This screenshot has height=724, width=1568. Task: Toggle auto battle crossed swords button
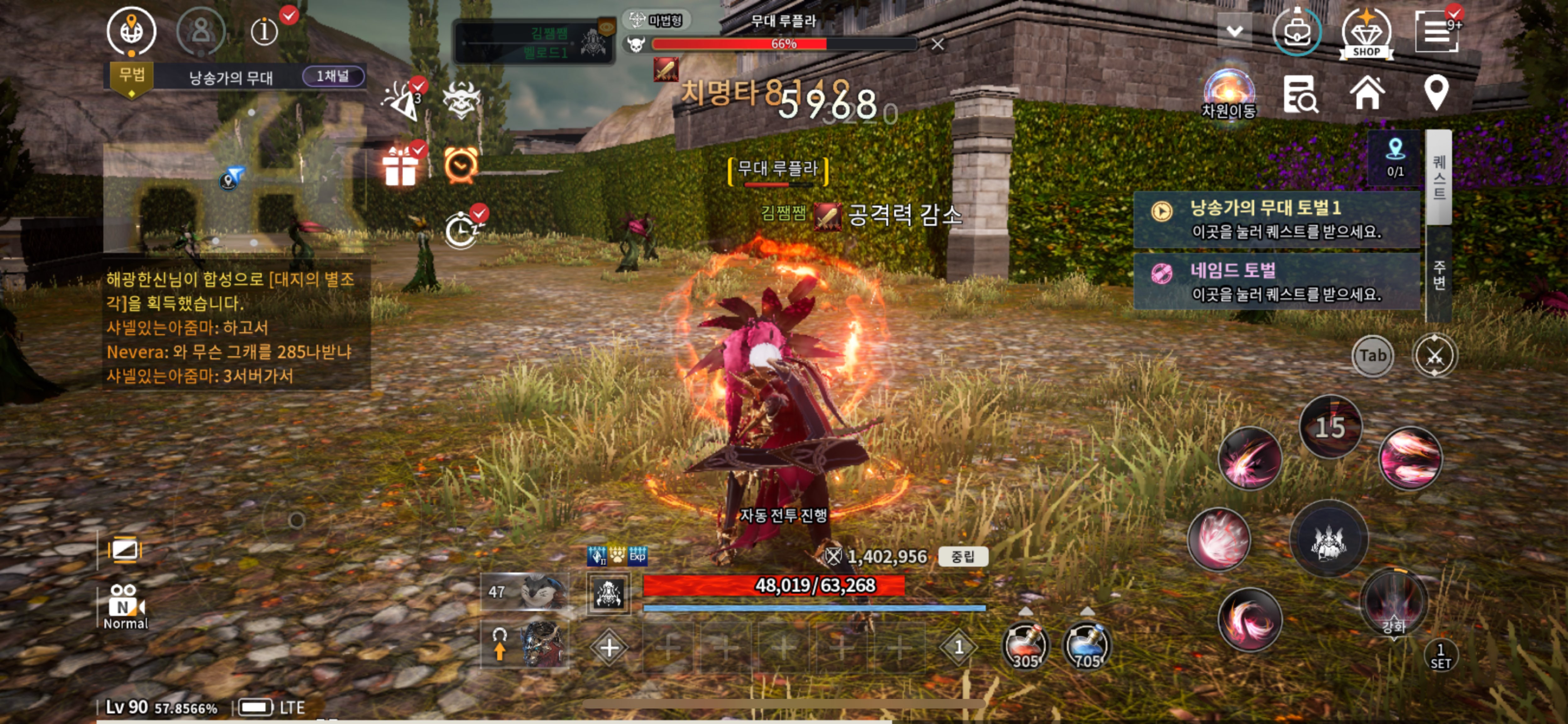1434,356
